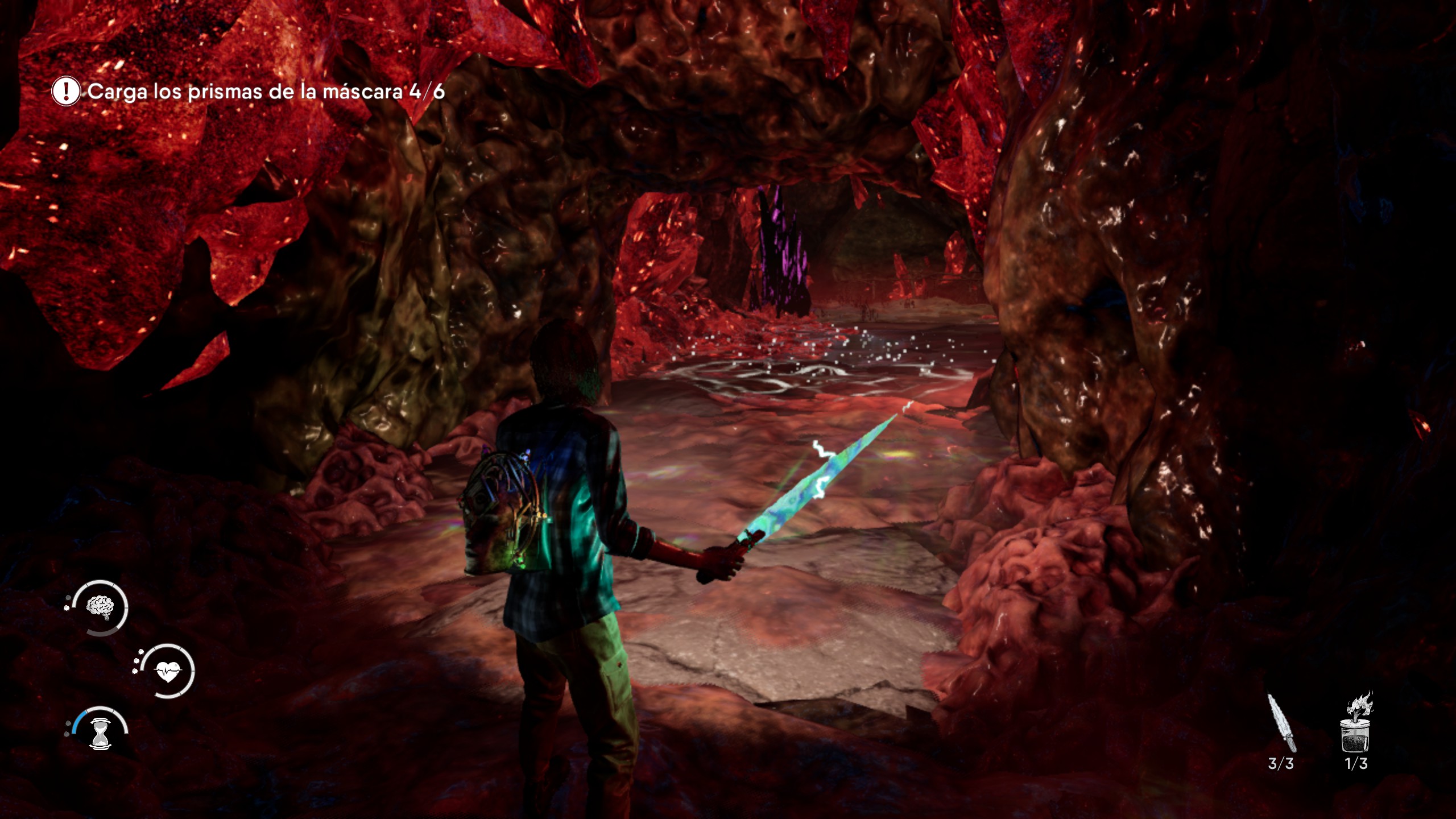The height and width of the screenshot is (819, 1456).
Task: Select the brain sanity status icon
Action: point(100,607)
